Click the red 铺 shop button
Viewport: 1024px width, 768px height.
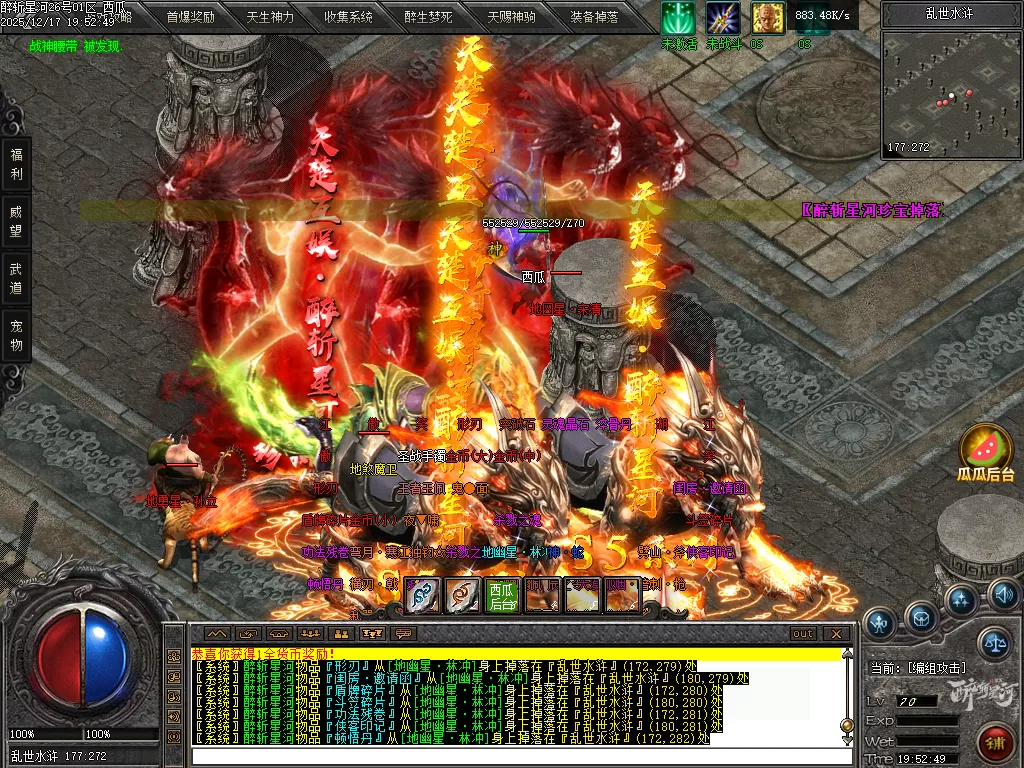[x=994, y=743]
